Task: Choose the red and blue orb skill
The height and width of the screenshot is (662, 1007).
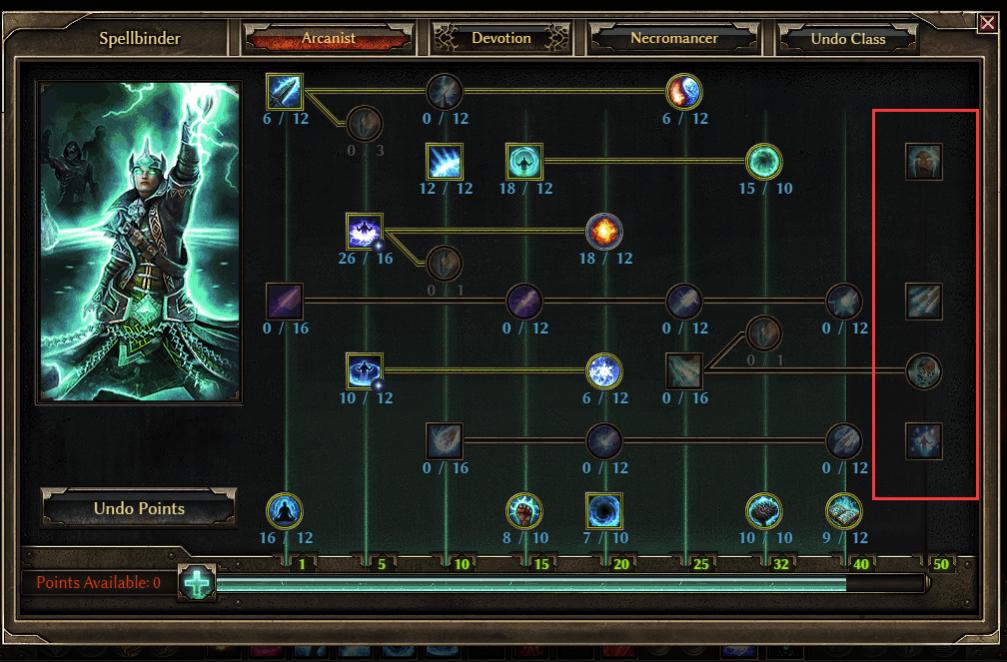Action: pyautogui.click(x=684, y=92)
